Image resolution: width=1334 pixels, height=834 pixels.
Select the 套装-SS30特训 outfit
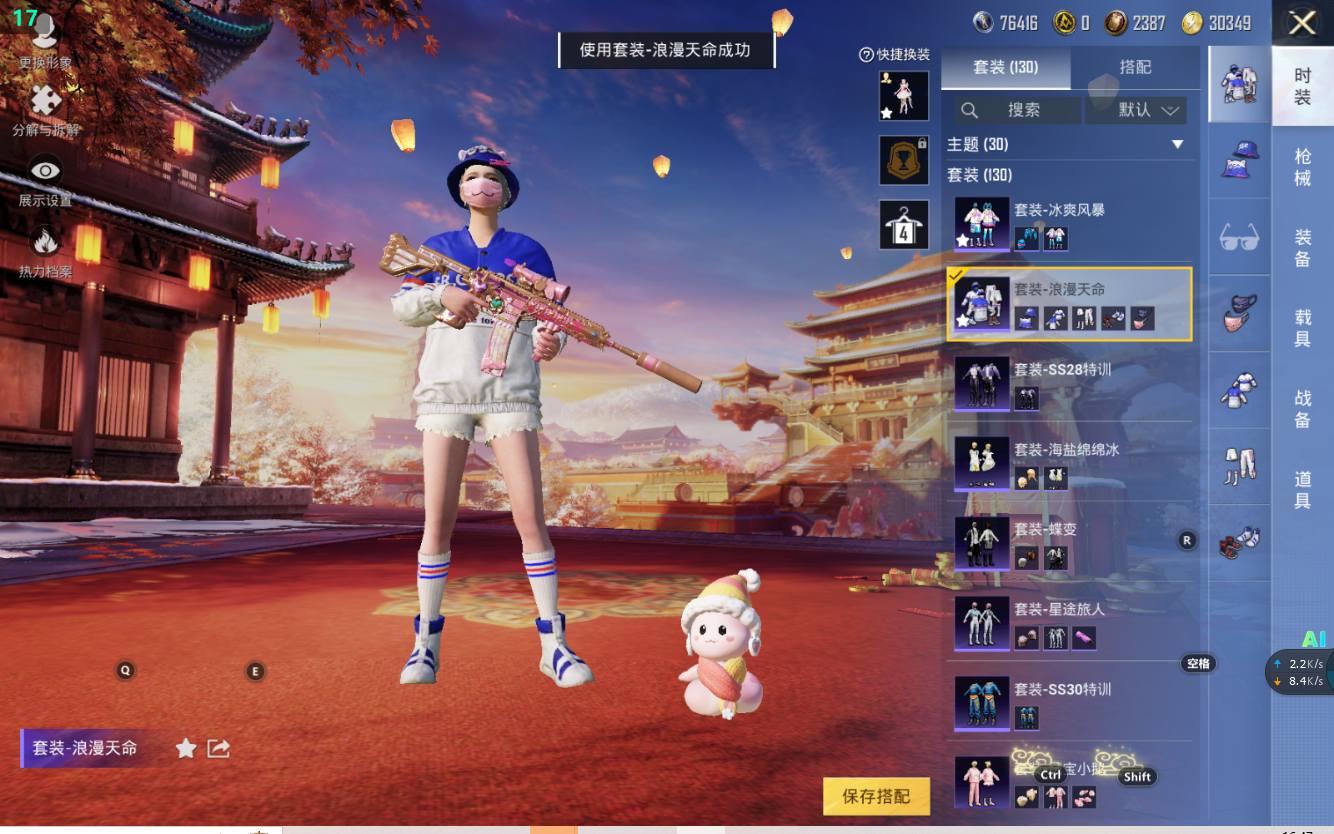[1069, 703]
